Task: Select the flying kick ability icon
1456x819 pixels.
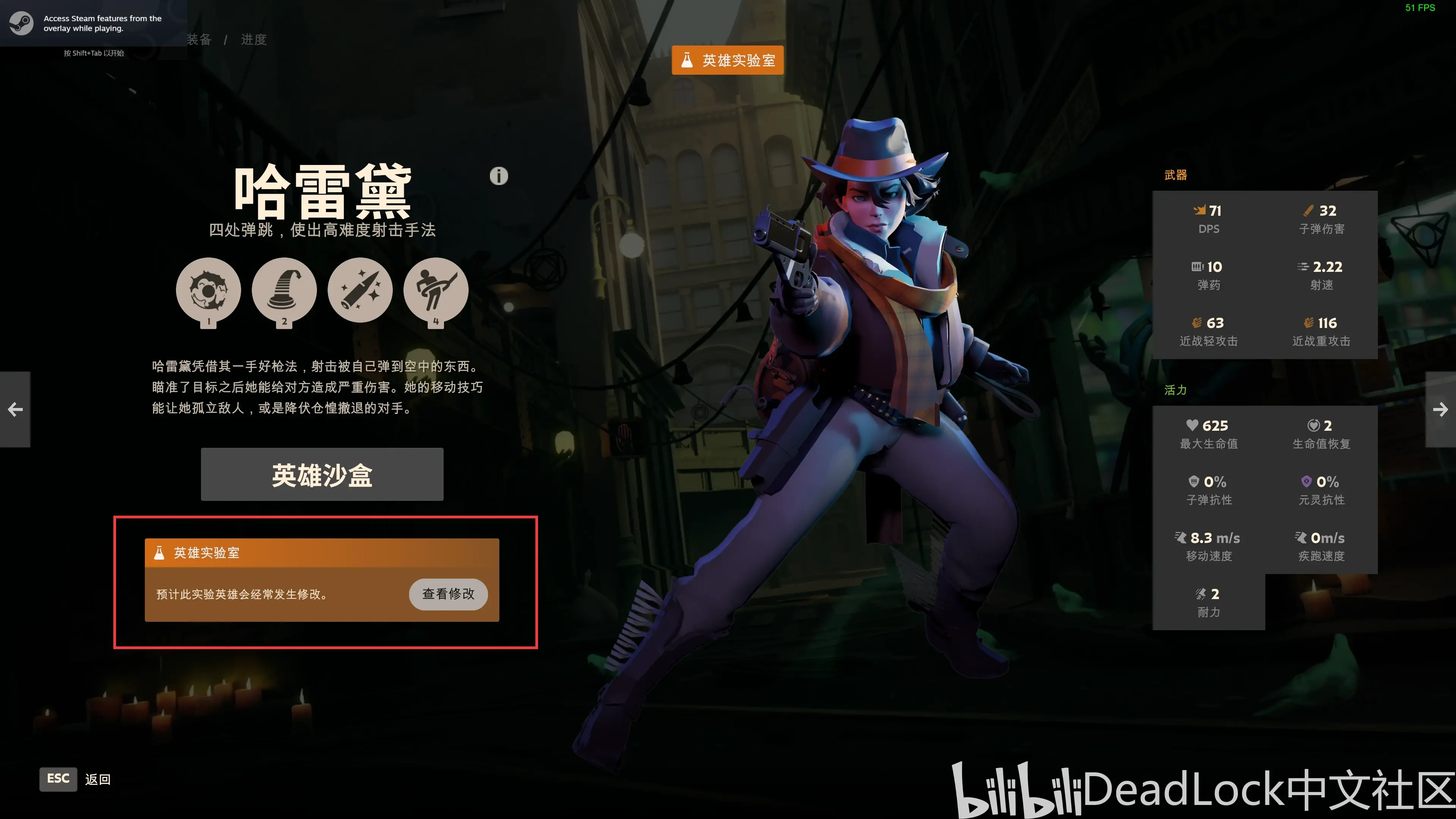Action: point(436,290)
